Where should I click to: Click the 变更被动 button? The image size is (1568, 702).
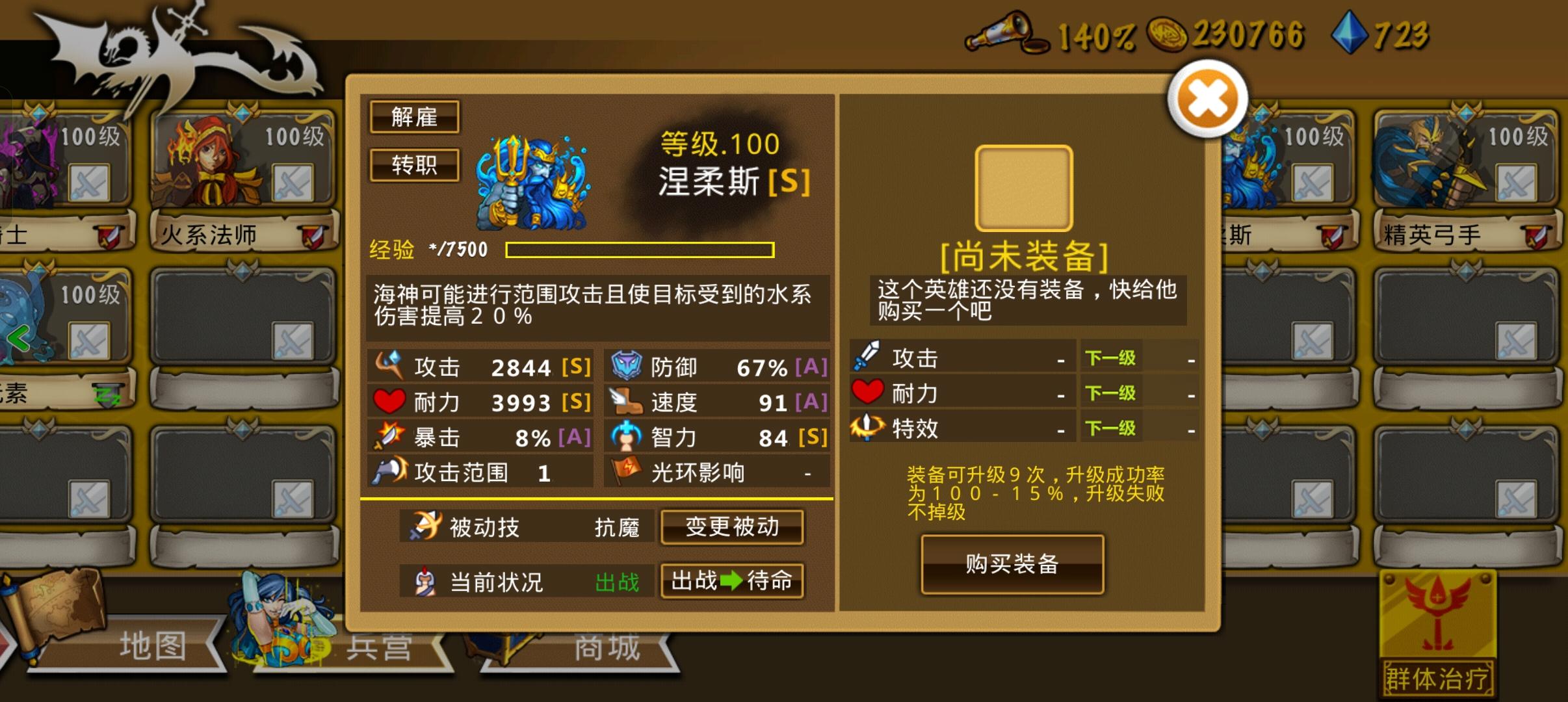(731, 528)
